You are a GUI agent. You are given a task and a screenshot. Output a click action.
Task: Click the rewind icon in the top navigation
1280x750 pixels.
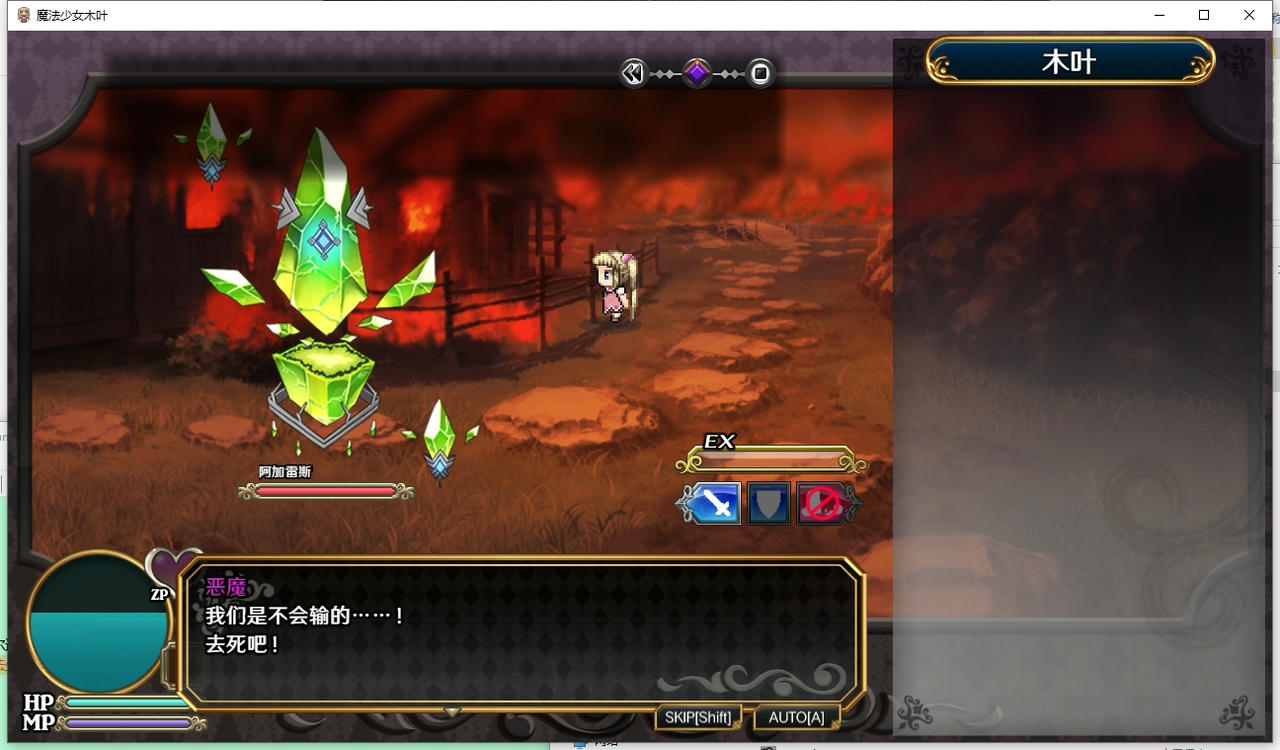tap(631, 72)
